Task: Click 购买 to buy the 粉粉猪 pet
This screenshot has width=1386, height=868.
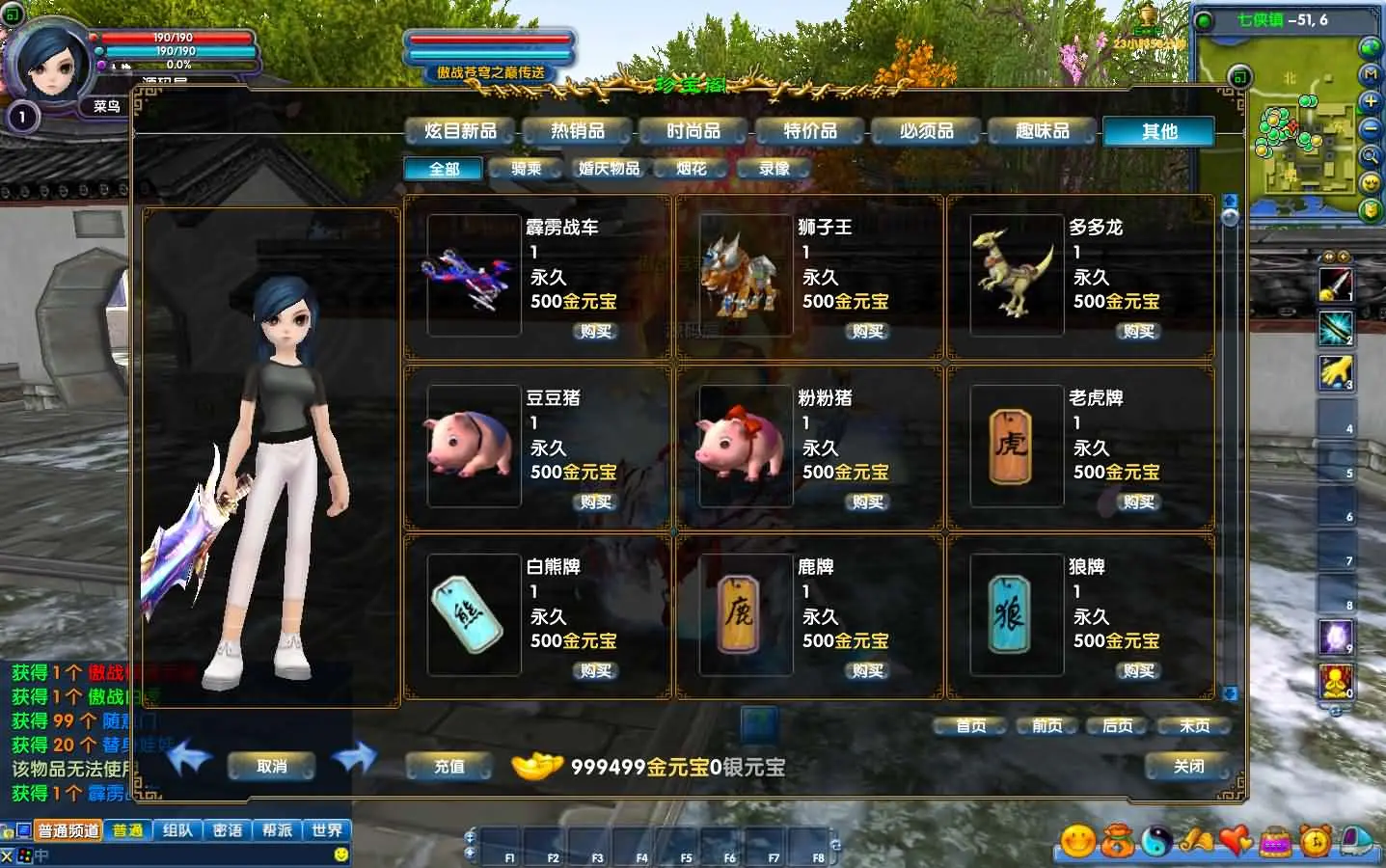Action: tap(865, 502)
